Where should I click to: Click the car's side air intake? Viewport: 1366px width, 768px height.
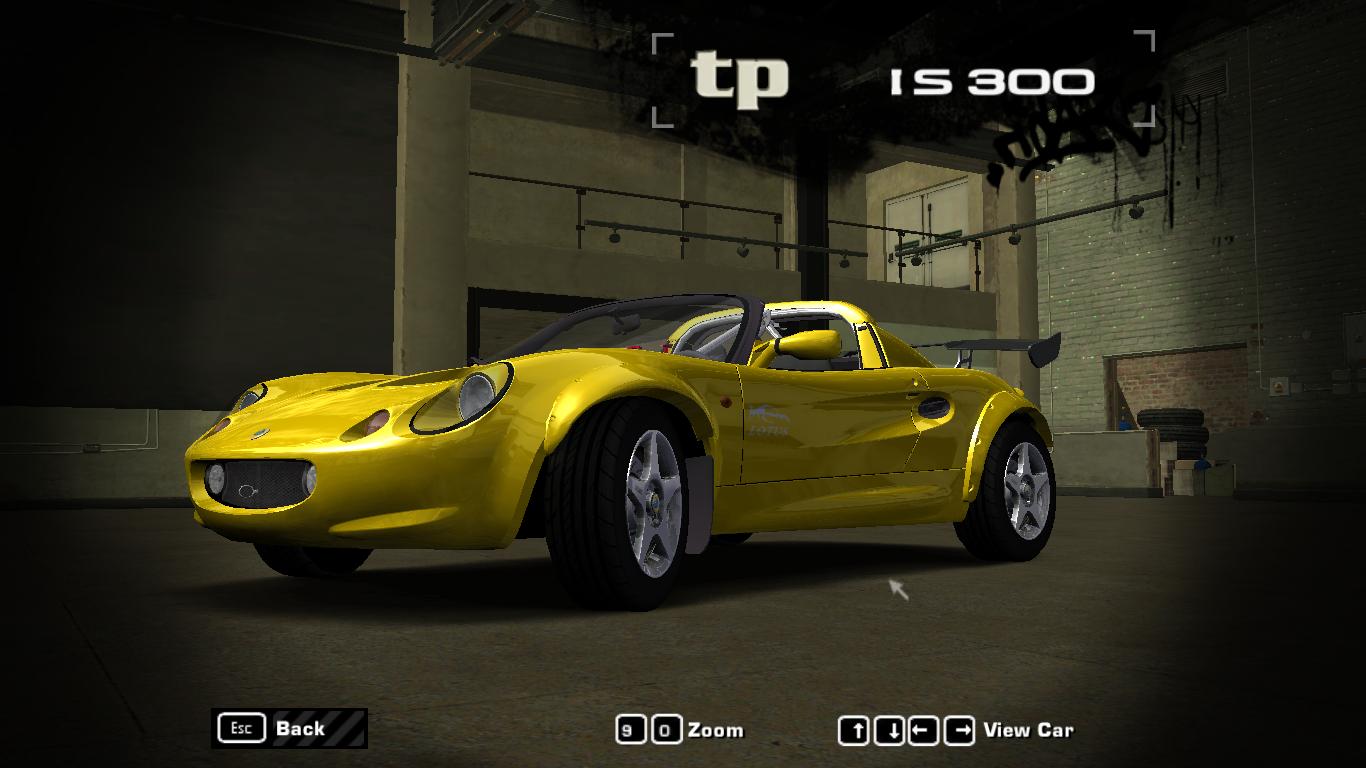pyautogui.click(x=935, y=407)
